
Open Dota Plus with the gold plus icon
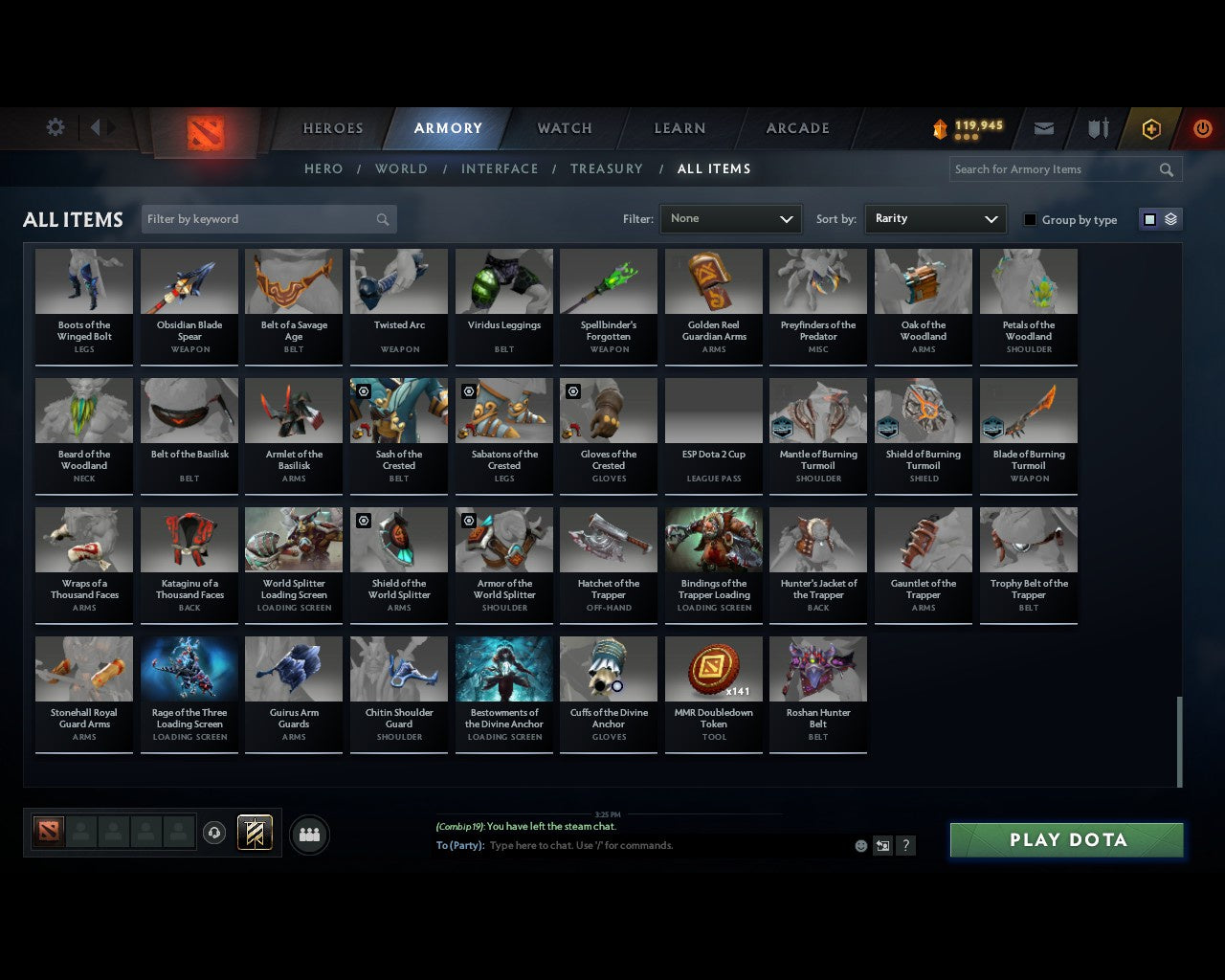(1150, 127)
